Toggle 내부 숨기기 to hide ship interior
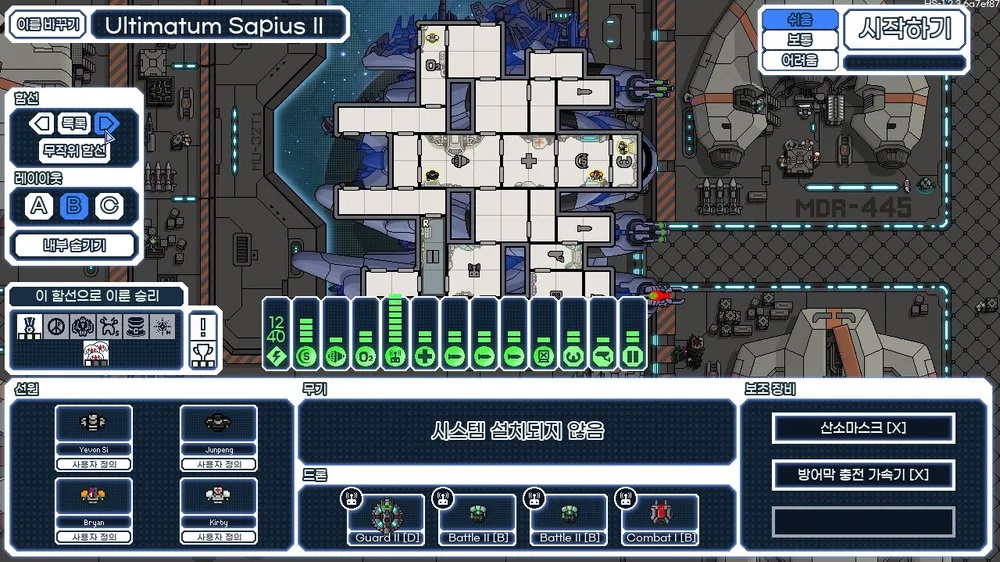Viewport: 1000px width, 562px height. [74, 245]
